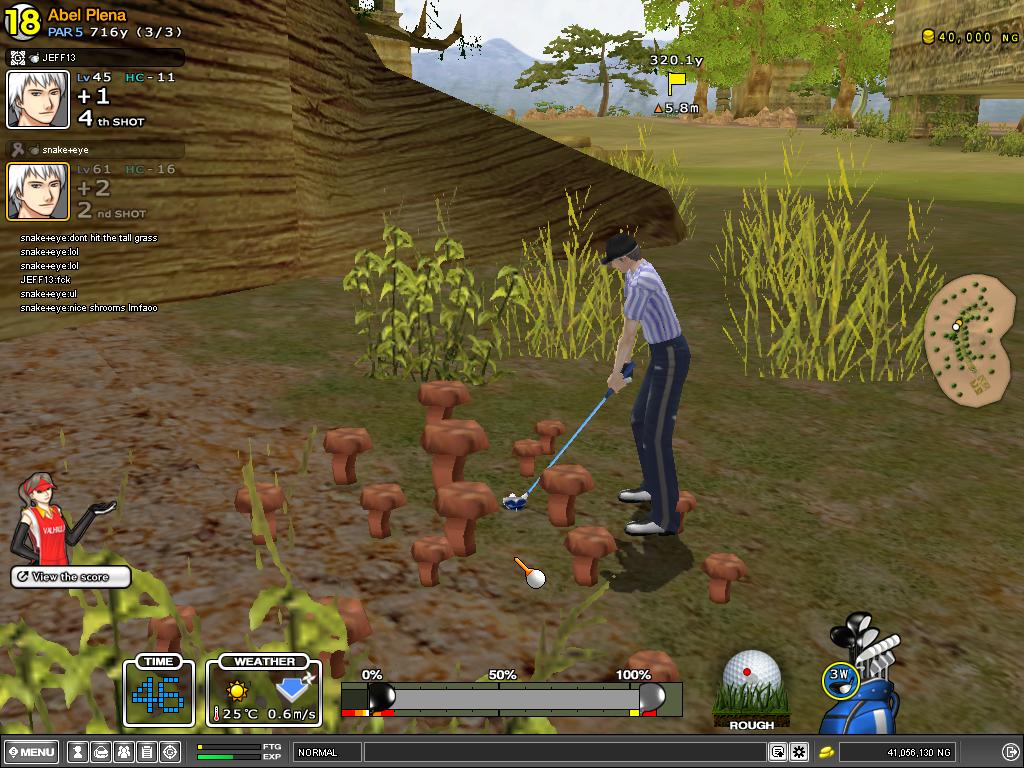Open the single person silhouette icon
Screen dimensions: 1024x768
78,752
